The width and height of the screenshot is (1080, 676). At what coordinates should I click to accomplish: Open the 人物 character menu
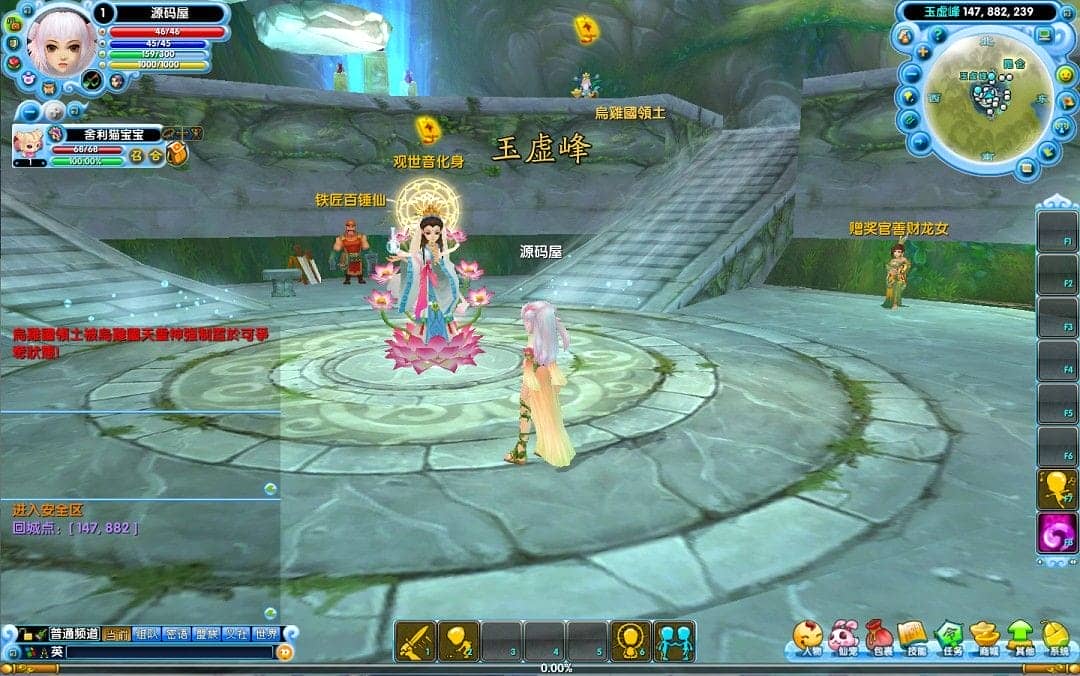tap(808, 637)
